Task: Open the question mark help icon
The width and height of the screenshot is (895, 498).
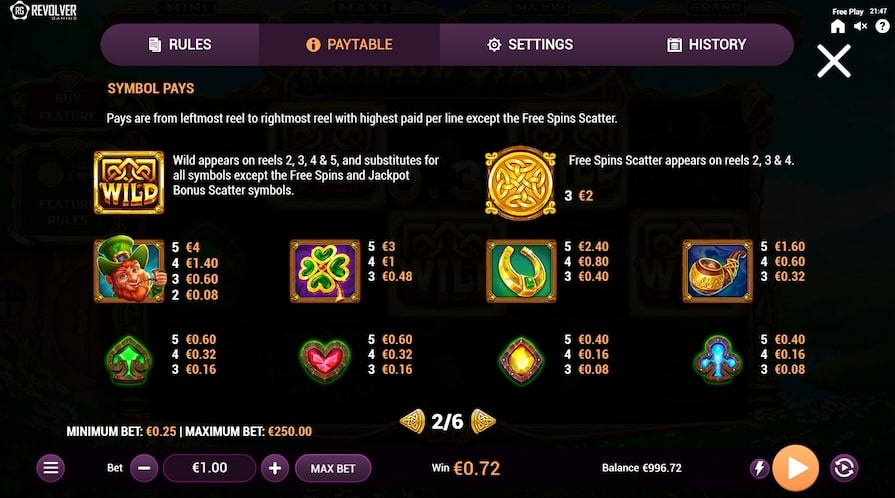Action: (880, 26)
